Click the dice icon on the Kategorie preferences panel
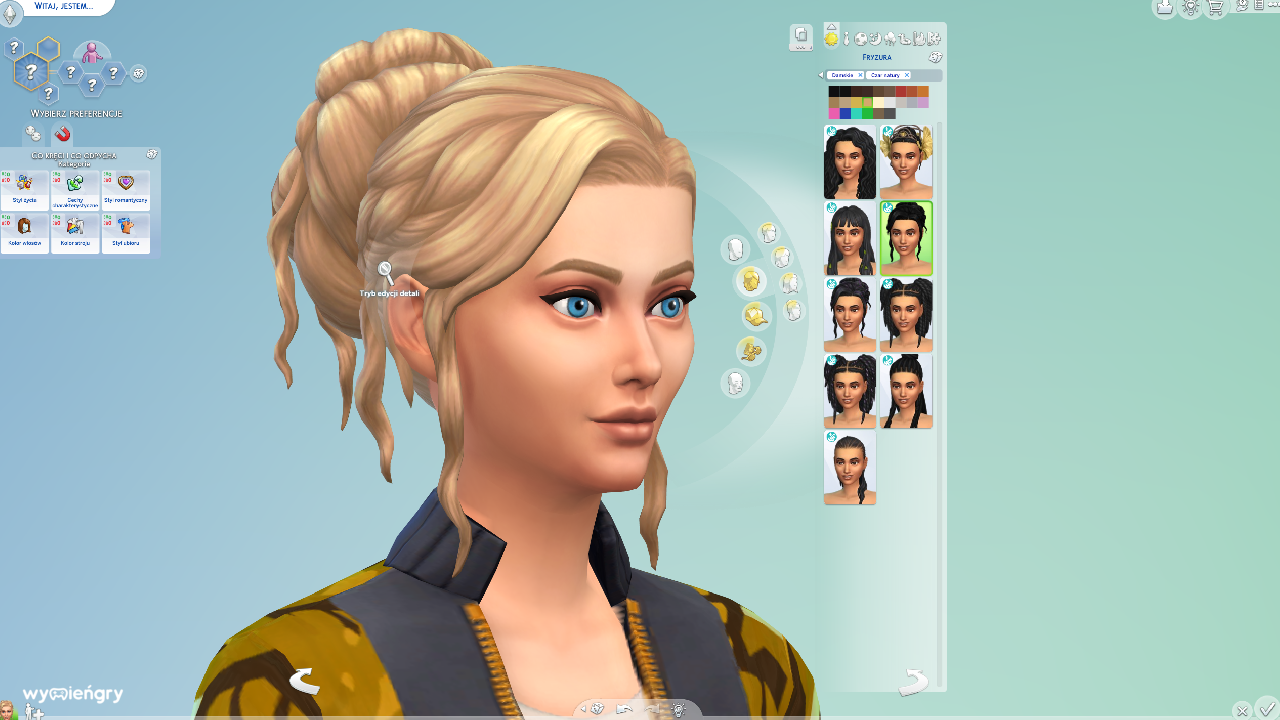The height and width of the screenshot is (720, 1280). [152, 154]
